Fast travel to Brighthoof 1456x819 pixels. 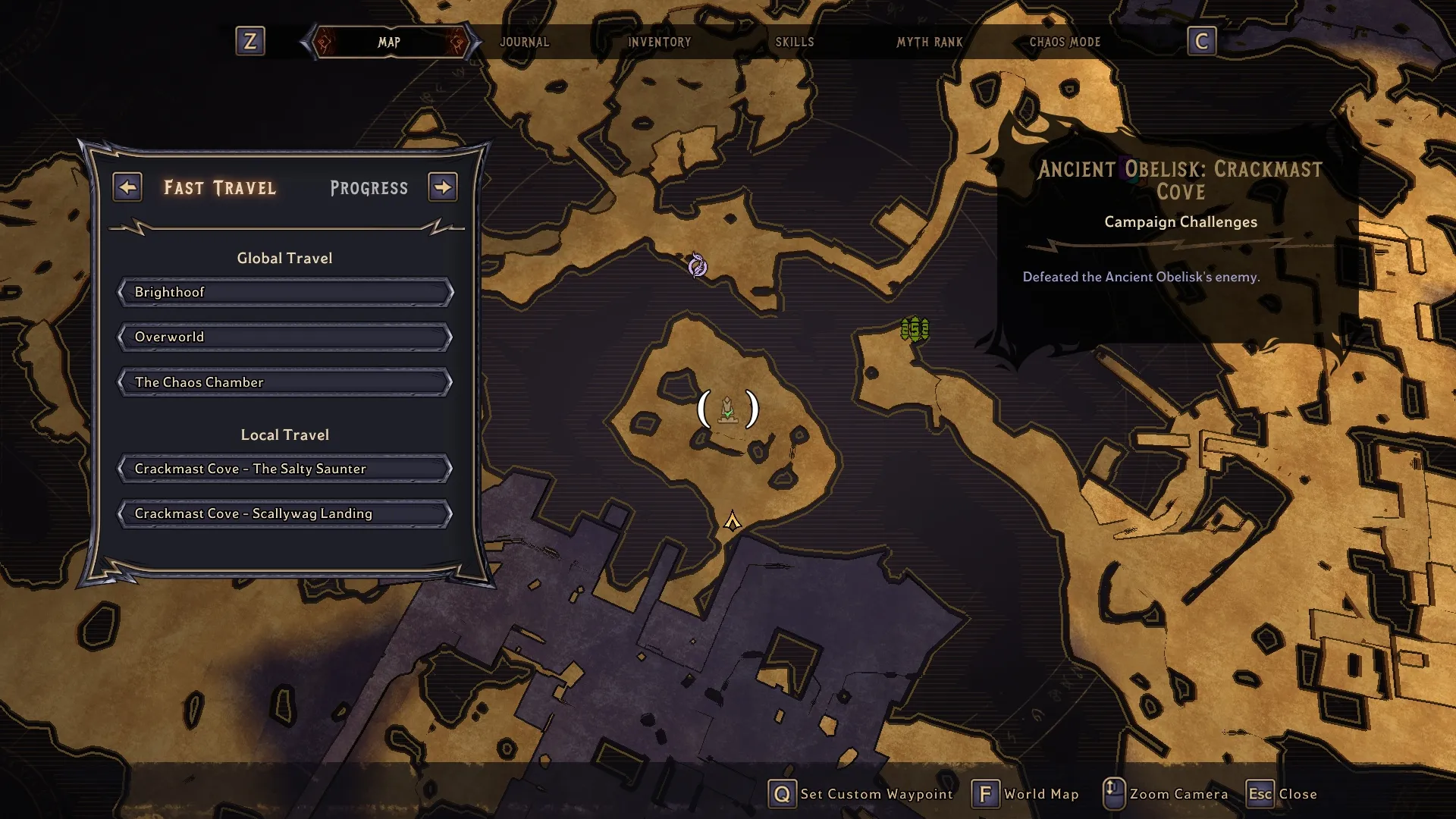(285, 292)
